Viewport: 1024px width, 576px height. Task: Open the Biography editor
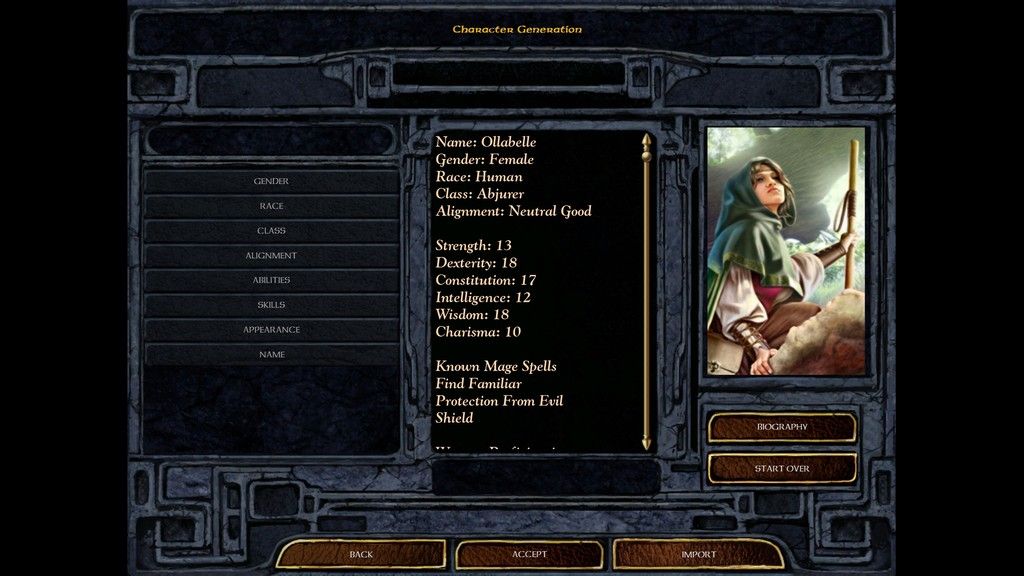782,427
